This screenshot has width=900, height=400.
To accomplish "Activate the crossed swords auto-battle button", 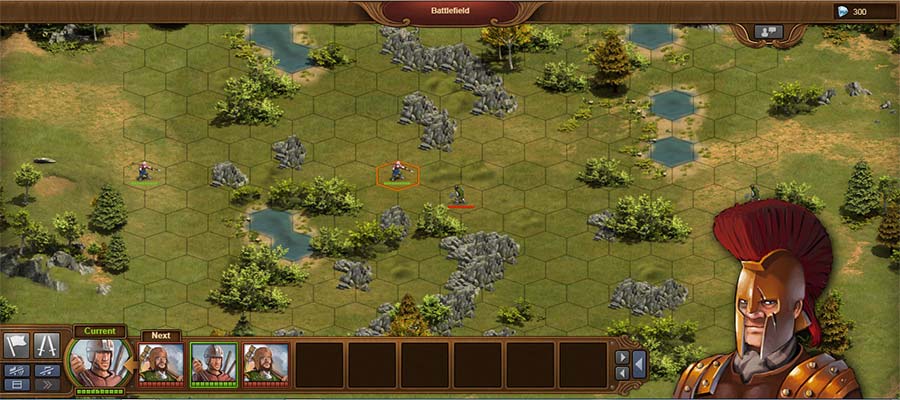I will tap(47, 345).
